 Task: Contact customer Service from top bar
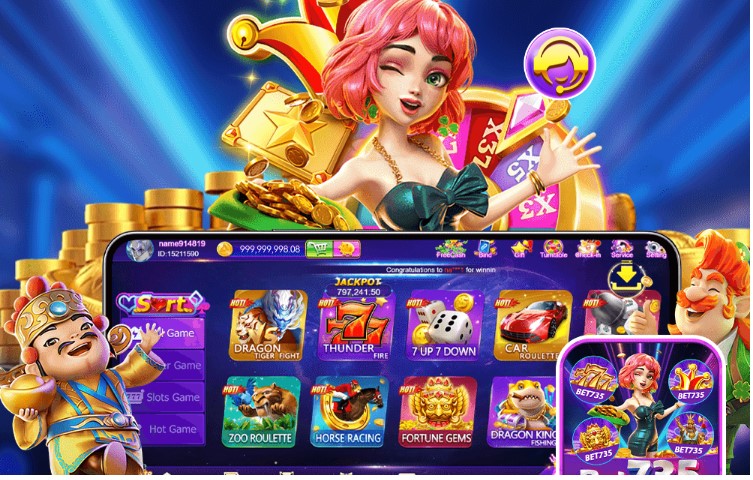(622, 247)
